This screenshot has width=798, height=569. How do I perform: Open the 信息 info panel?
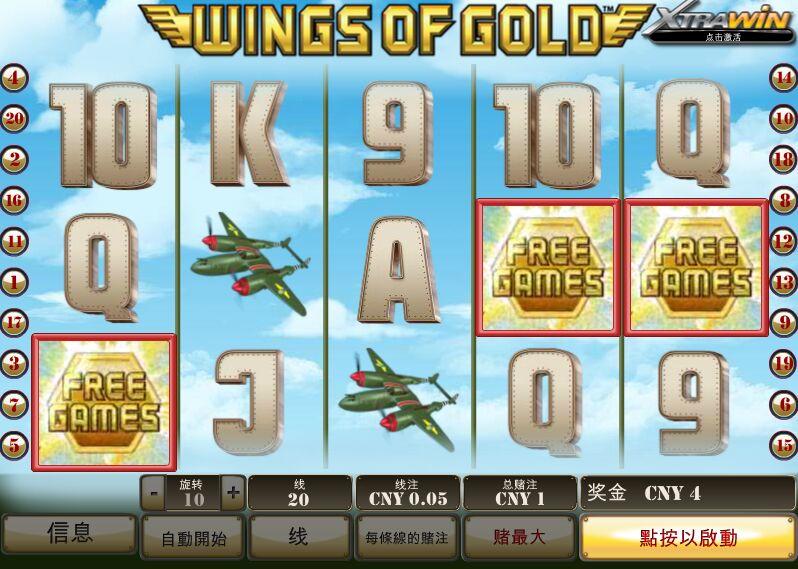click(69, 536)
